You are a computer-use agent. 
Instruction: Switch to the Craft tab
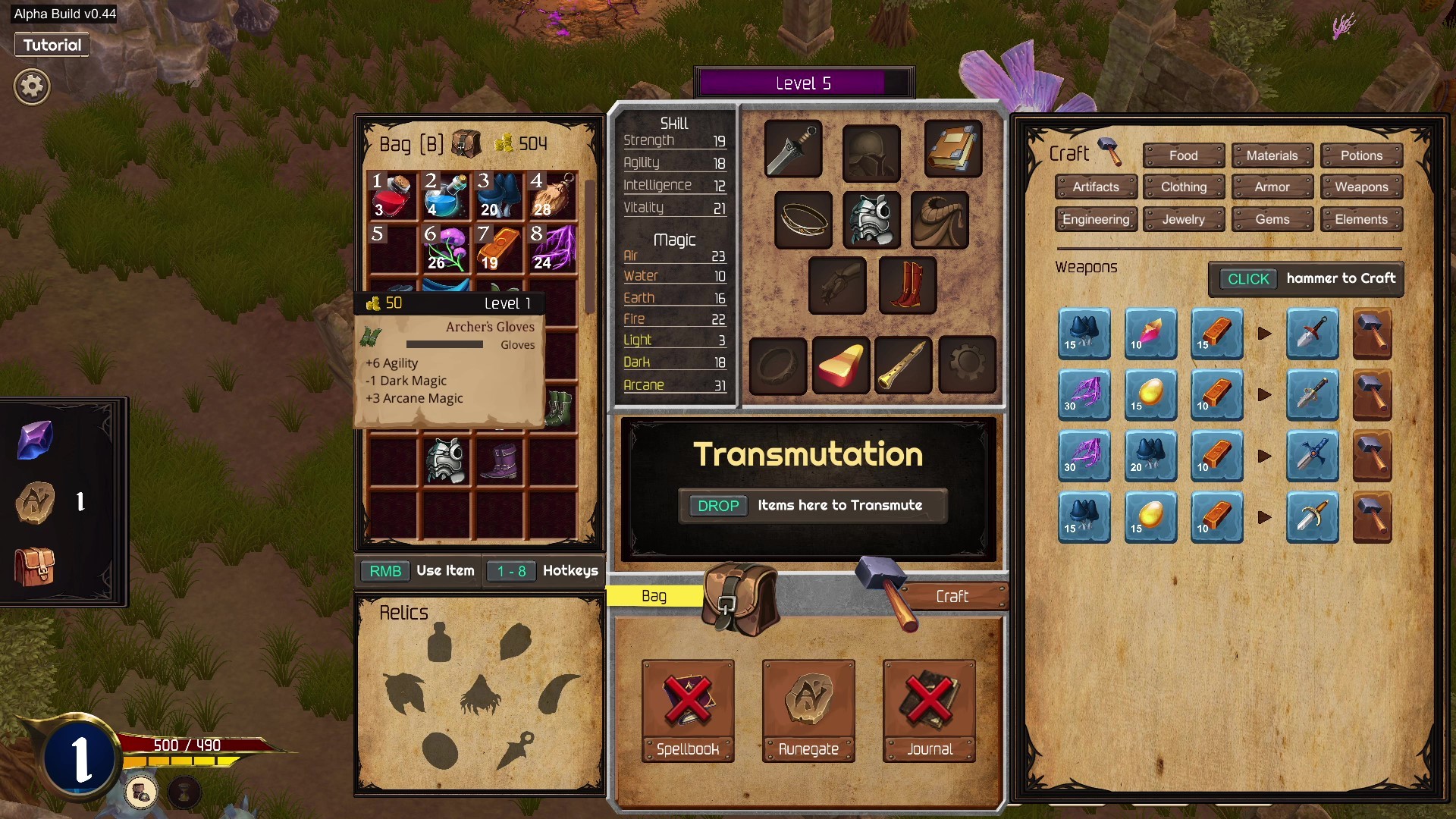pos(953,596)
